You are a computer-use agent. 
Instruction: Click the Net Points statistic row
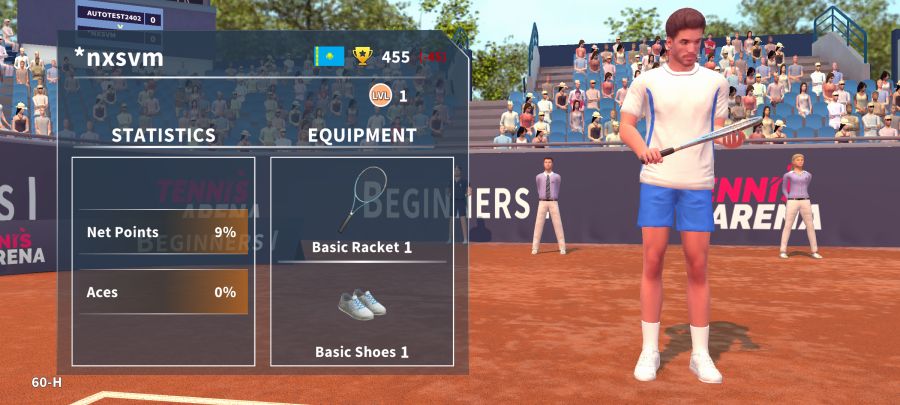coord(162,232)
